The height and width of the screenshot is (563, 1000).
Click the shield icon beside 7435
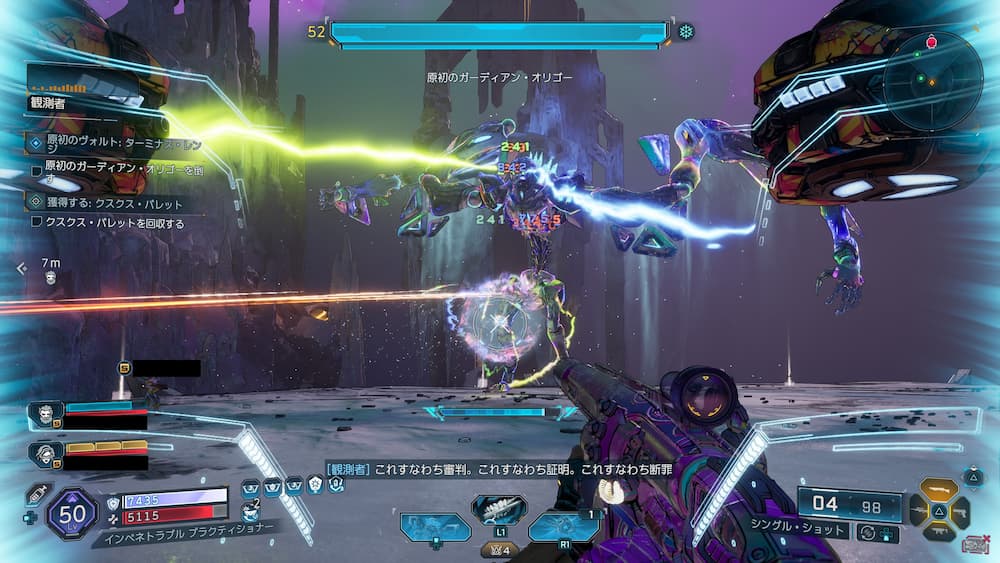click(x=112, y=499)
